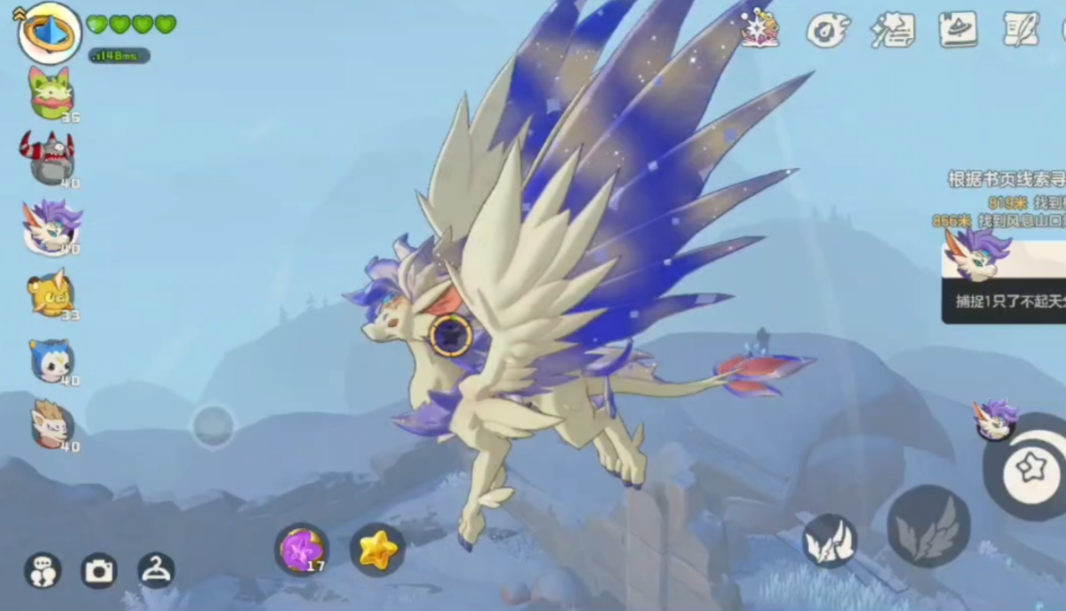1066x611 pixels.
Task: Tap the star action button
Action: coord(1030,466)
